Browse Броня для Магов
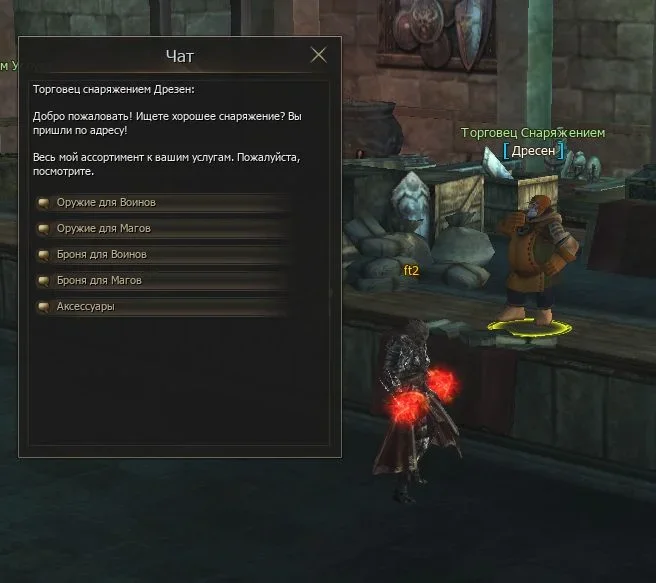This screenshot has width=656, height=583. coord(99,281)
